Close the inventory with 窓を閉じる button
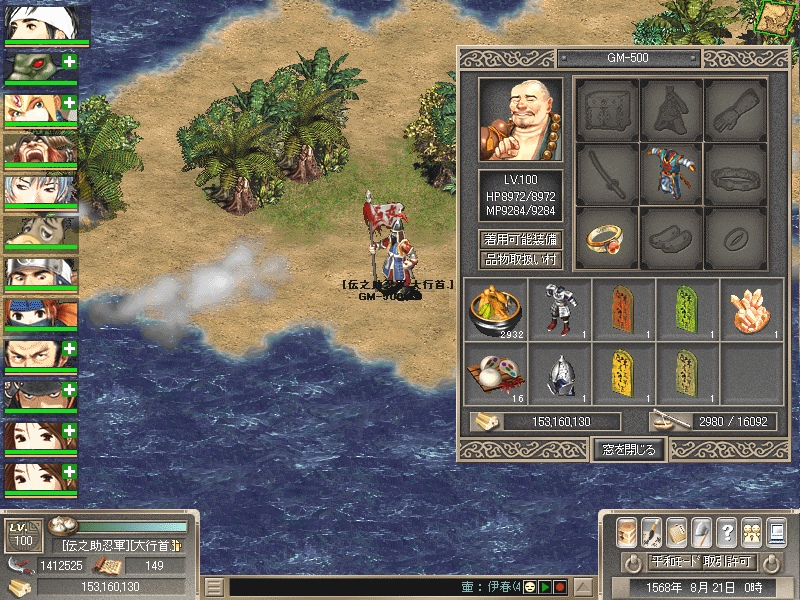Viewport: 800px width, 600px height. (x=629, y=449)
